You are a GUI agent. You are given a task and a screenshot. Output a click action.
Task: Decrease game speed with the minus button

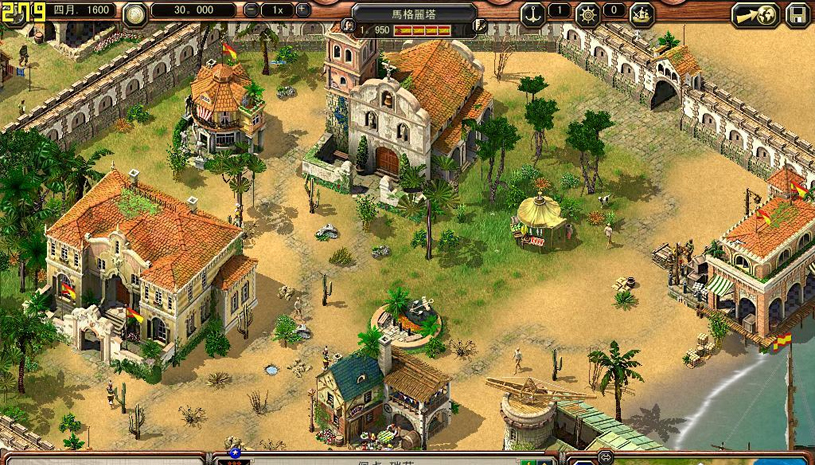pyautogui.click(x=250, y=10)
